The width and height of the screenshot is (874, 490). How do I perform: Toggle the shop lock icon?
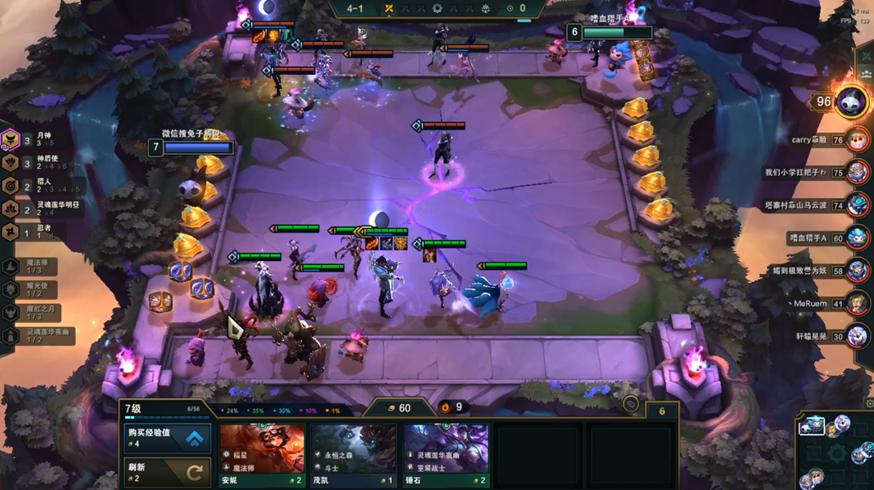pyautogui.click(x=630, y=404)
